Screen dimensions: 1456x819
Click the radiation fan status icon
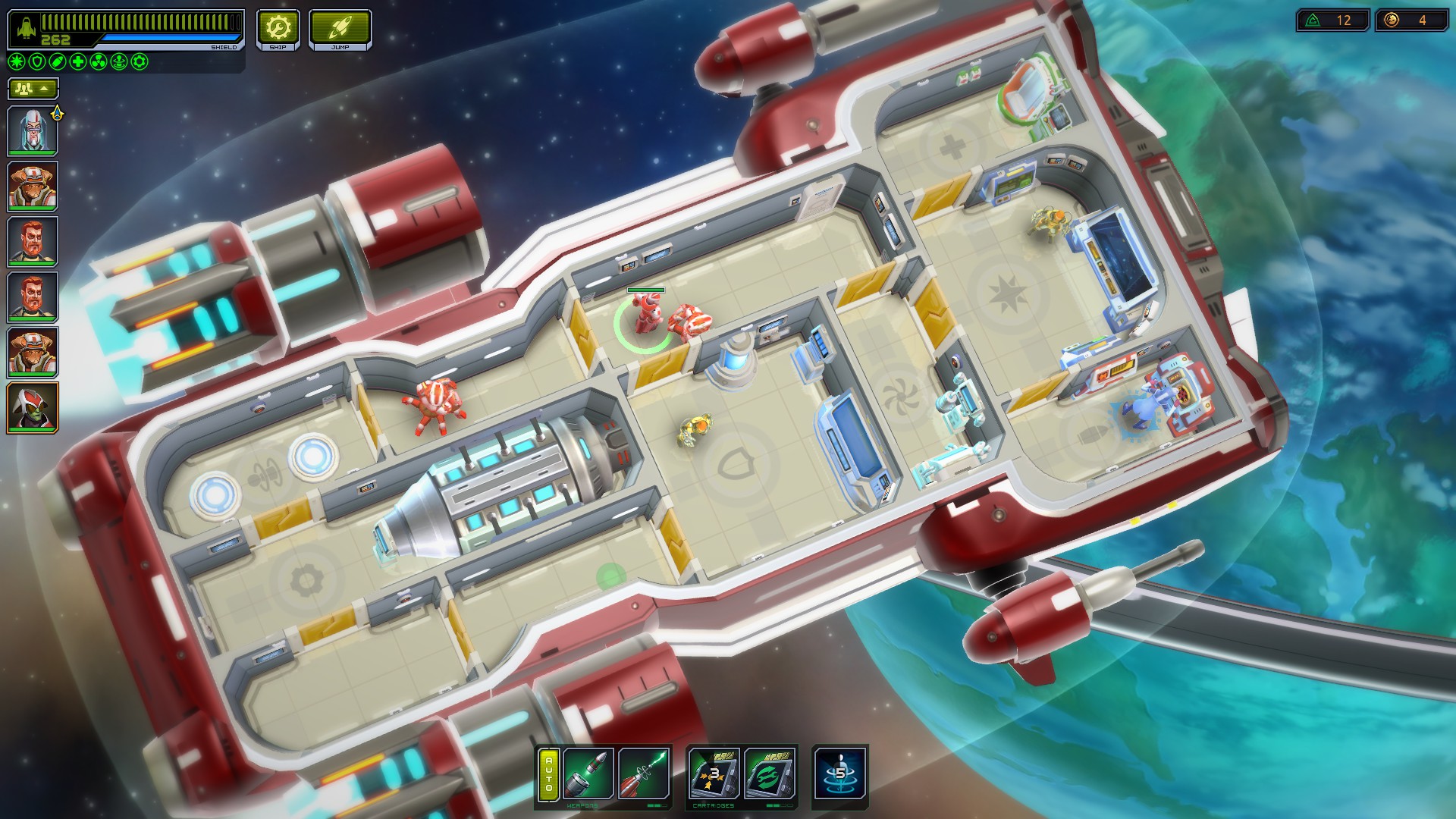(97, 63)
